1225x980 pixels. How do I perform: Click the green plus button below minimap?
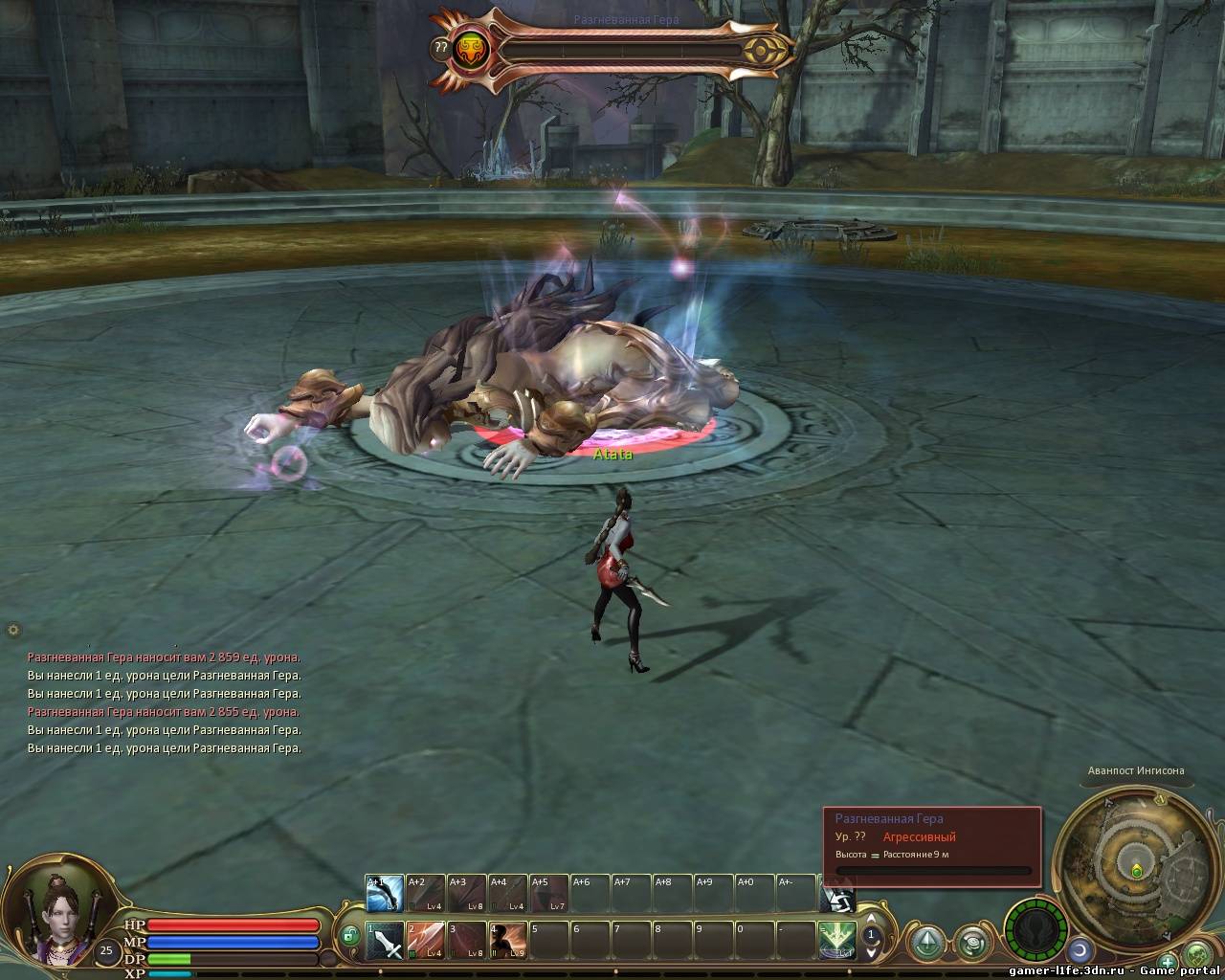coord(1169,962)
